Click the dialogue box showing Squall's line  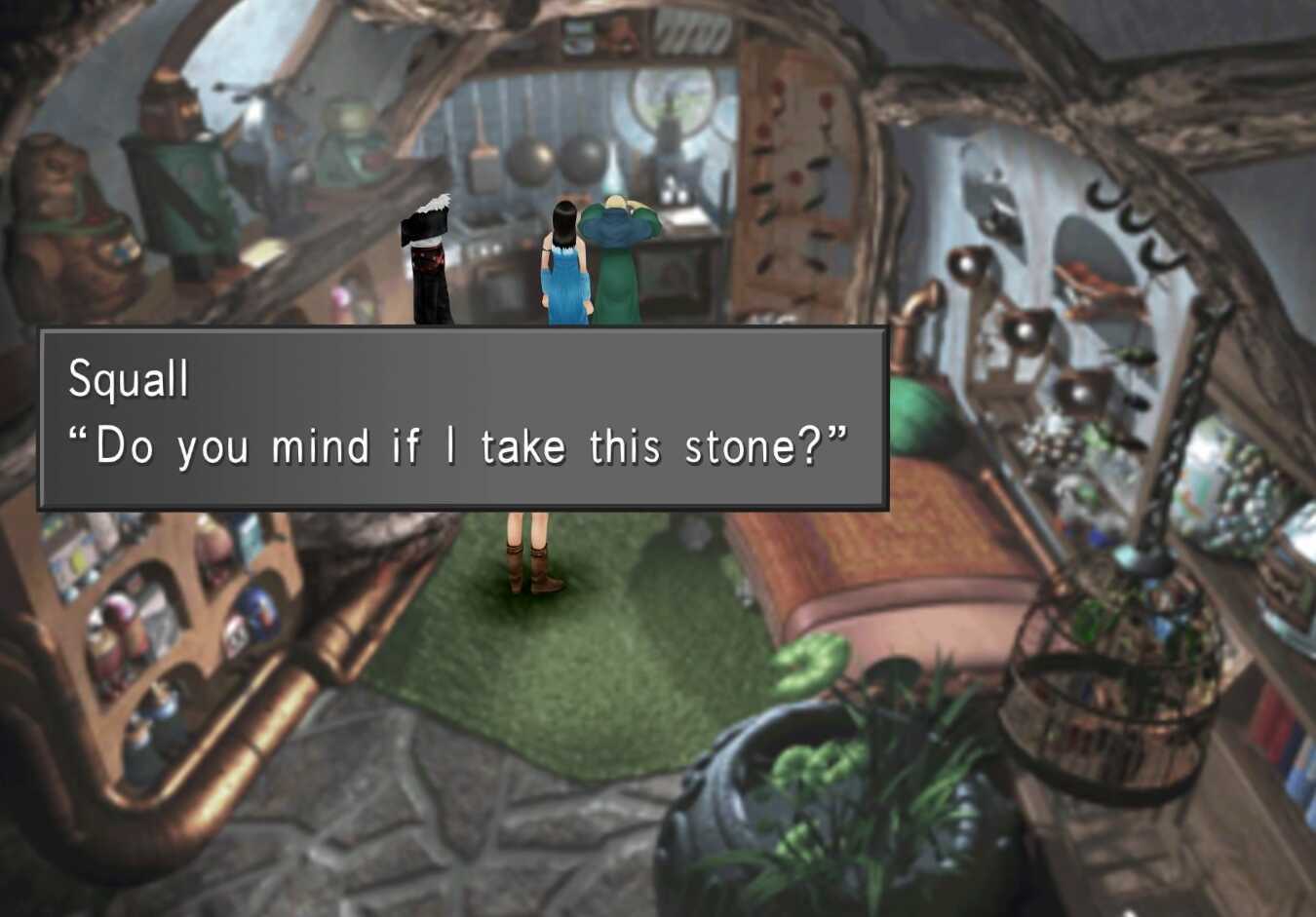[x=463, y=419]
